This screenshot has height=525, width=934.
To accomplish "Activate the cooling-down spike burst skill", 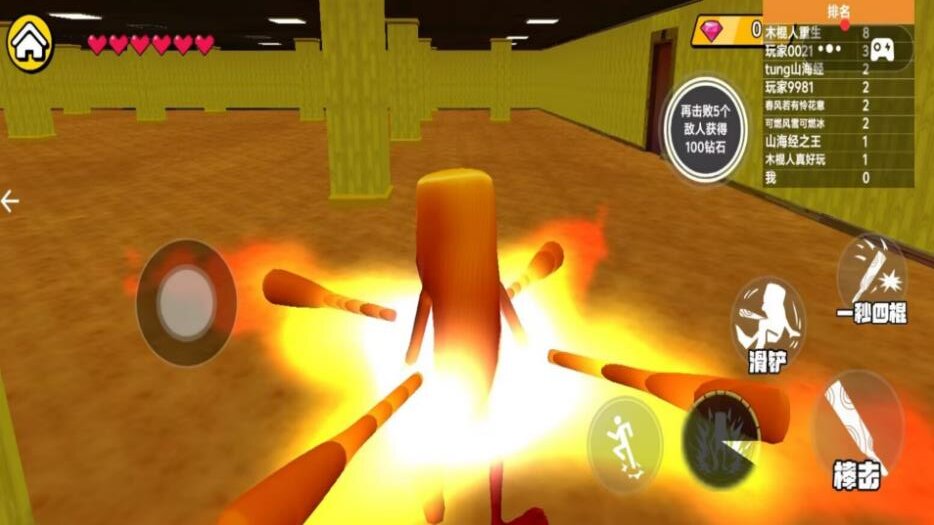I will 720,441.
